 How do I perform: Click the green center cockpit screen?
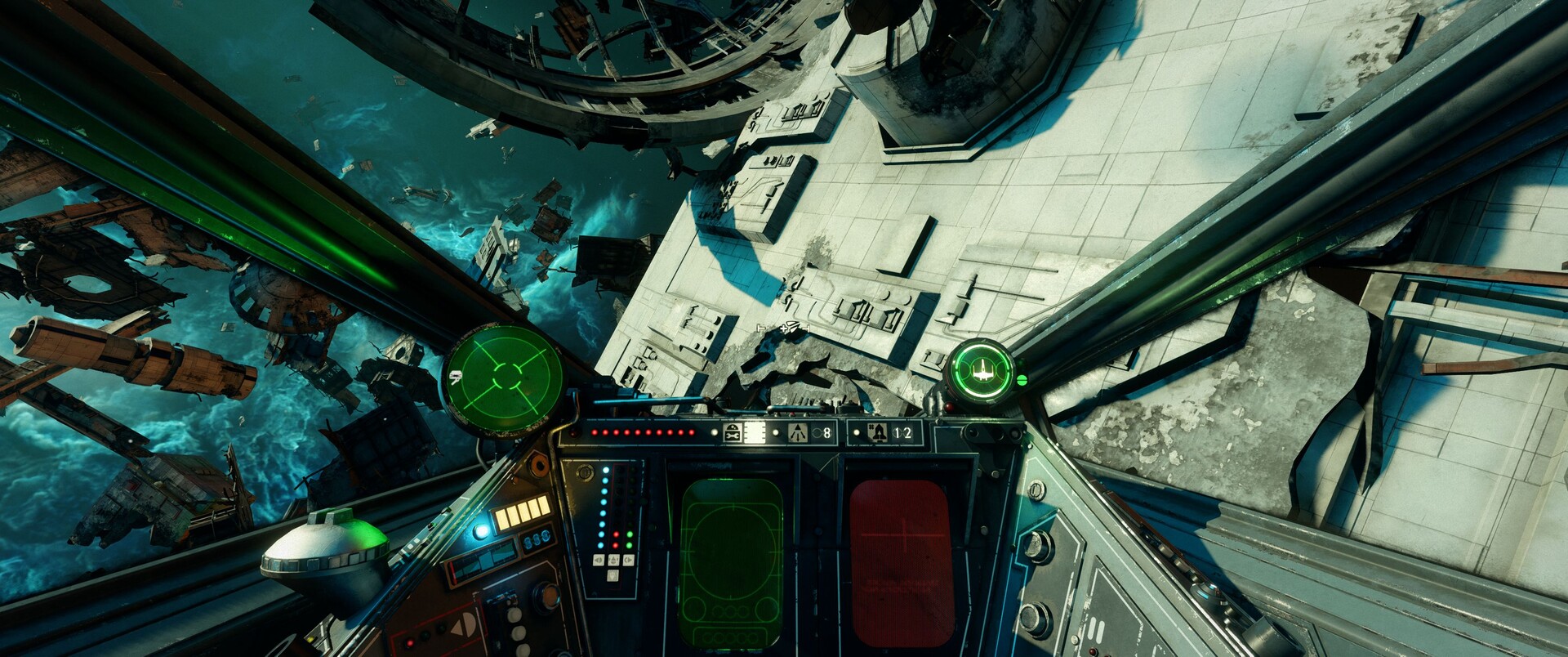[x=731, y=561]
